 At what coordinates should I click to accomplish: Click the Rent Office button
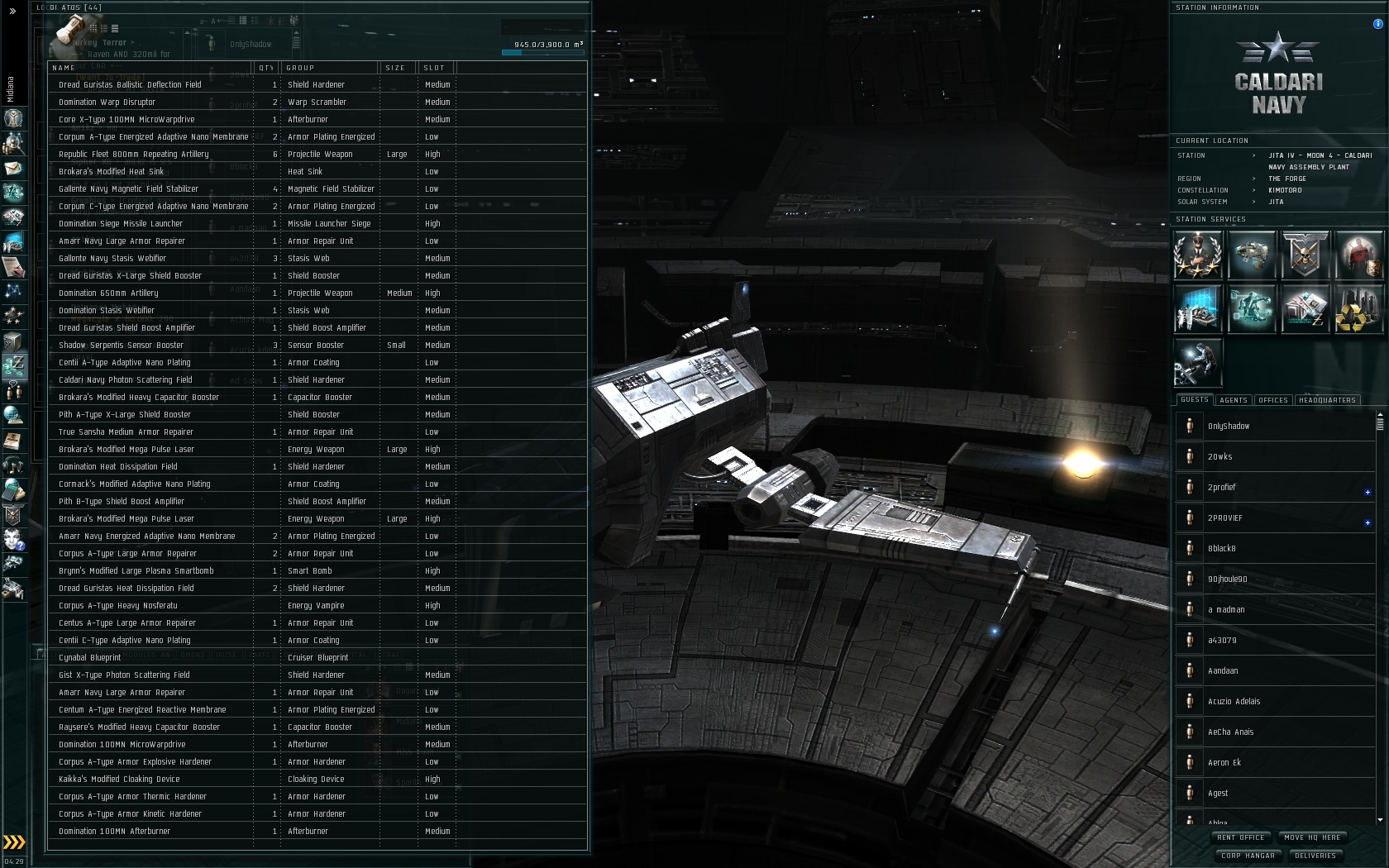point(1240,837)
